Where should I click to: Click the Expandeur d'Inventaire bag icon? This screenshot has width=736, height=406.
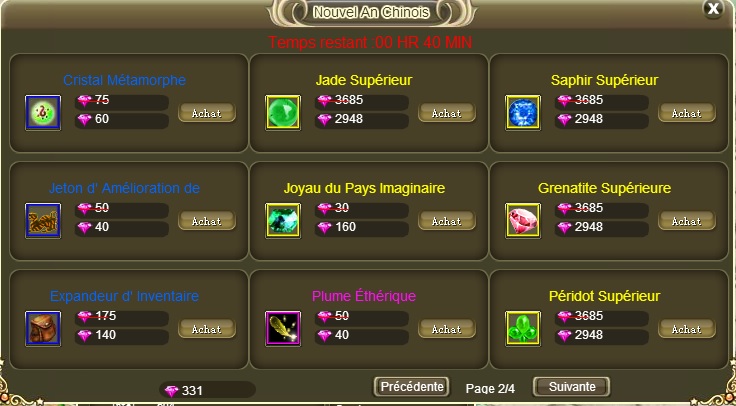43,328
